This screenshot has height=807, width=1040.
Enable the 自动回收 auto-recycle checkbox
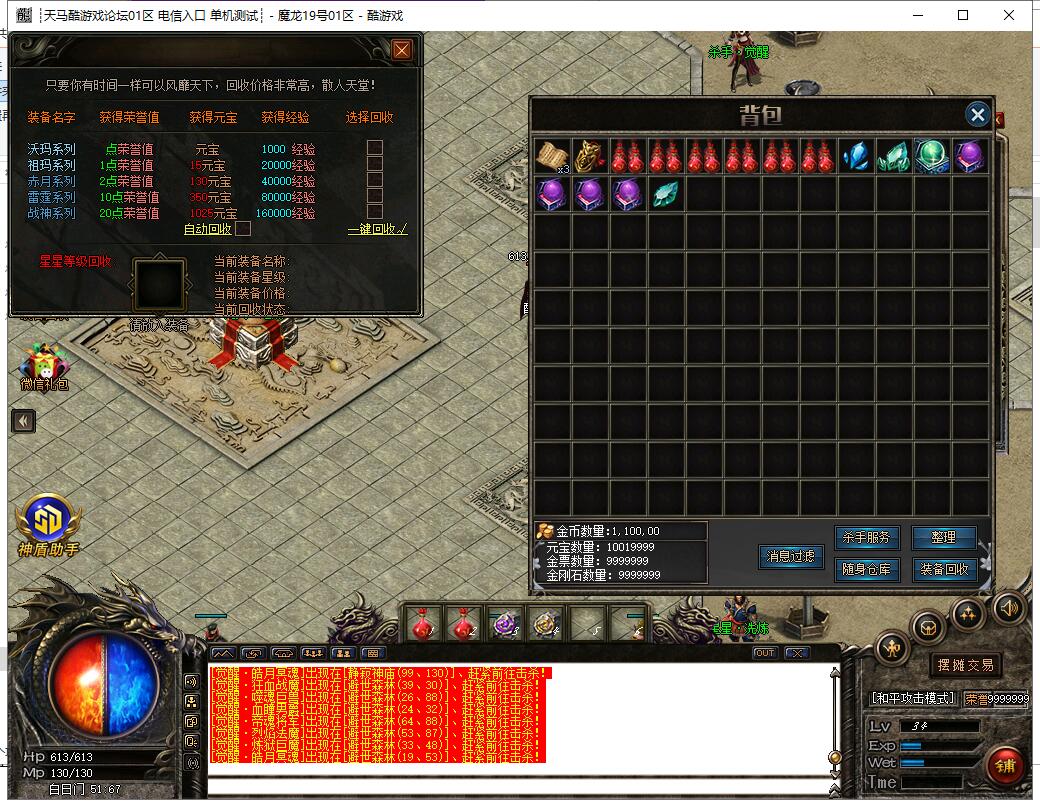click(x=242, y=229)
